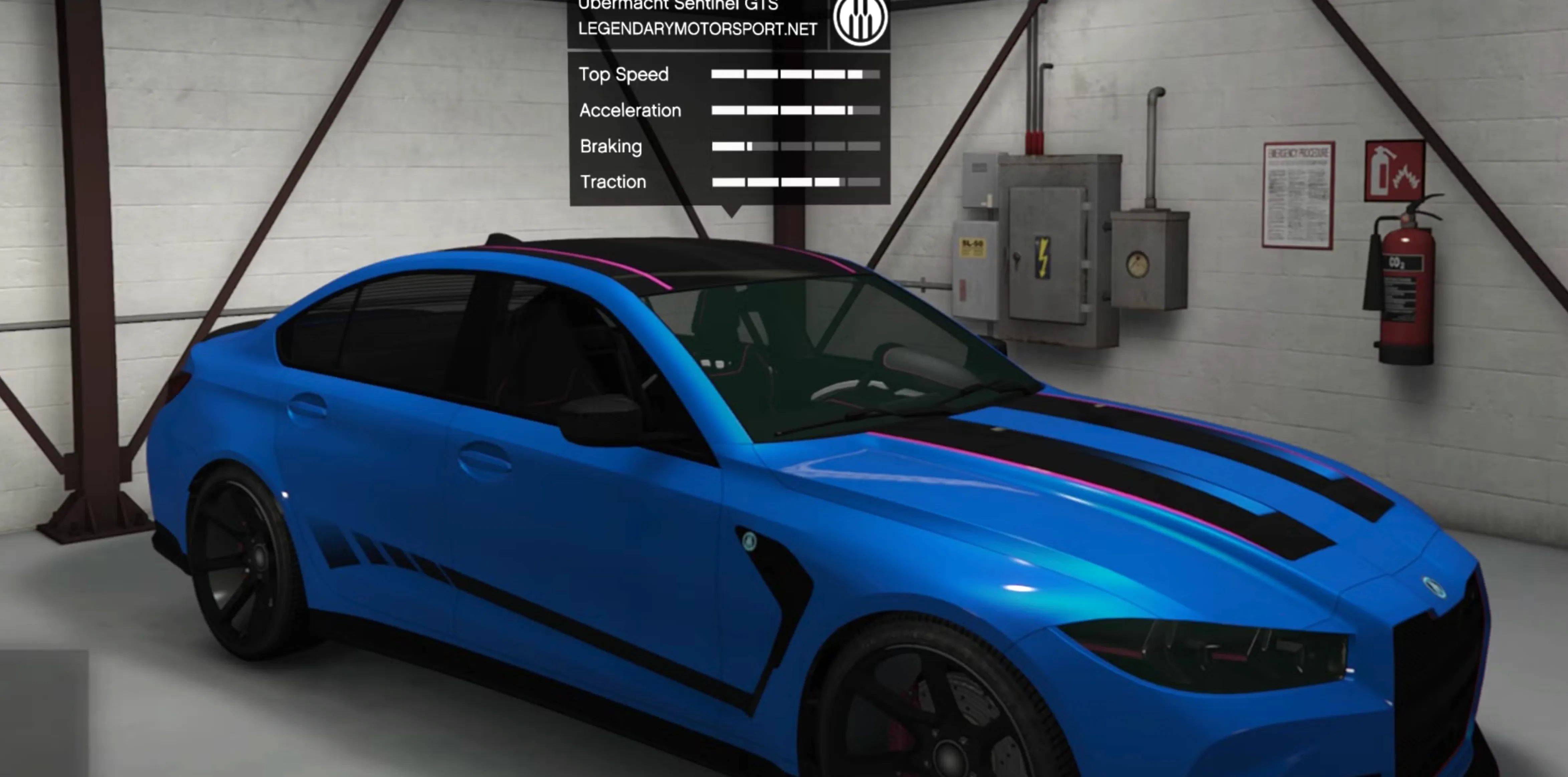Click the Braking stat label

coord(611,146)
